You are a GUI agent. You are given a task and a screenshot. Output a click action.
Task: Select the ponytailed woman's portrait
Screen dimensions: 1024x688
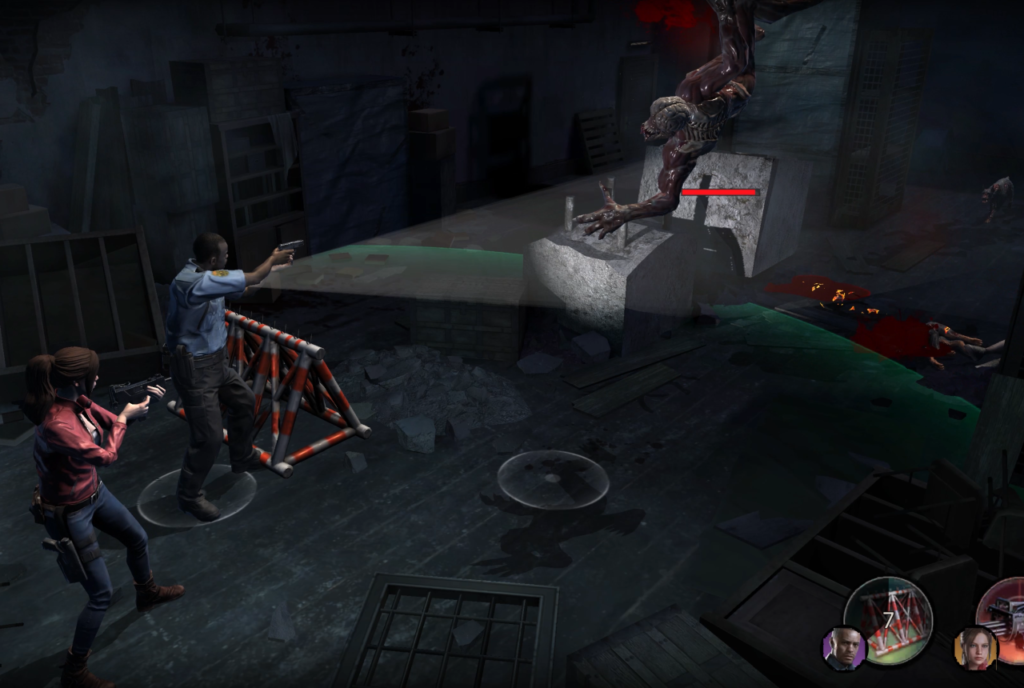pyautogui.click(x=975, y=649)
